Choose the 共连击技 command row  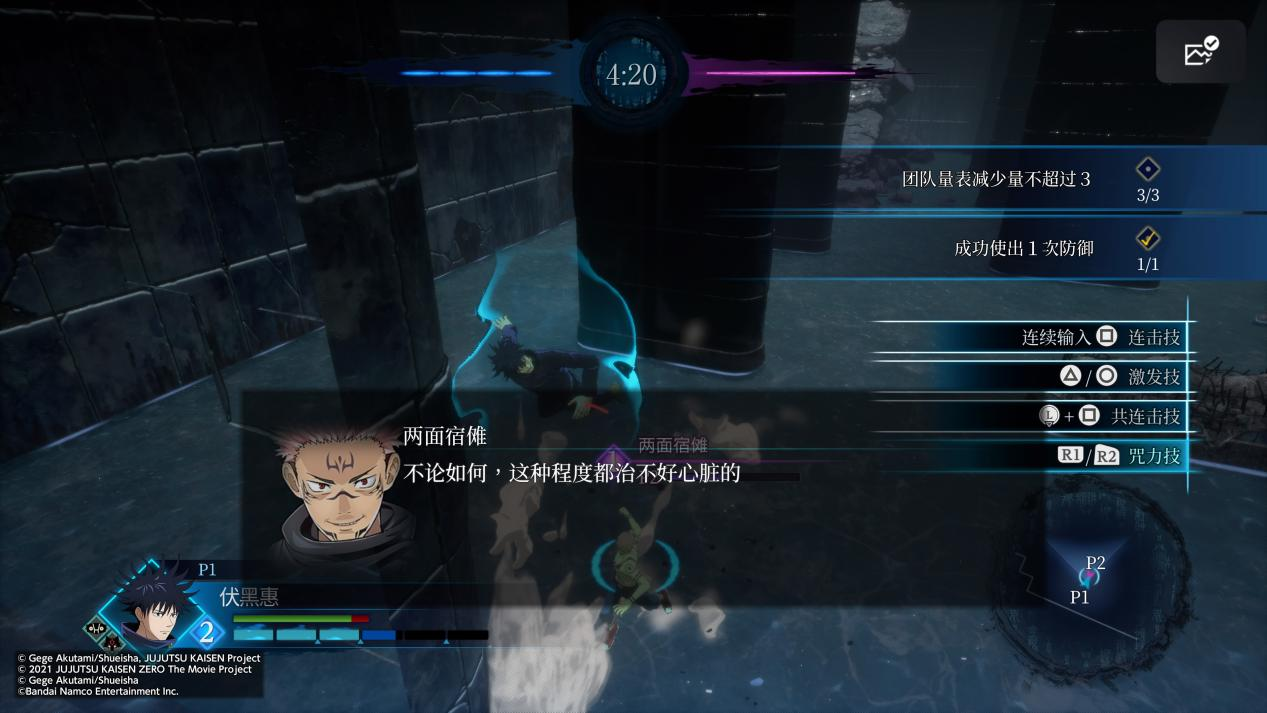coord(1108,416)
